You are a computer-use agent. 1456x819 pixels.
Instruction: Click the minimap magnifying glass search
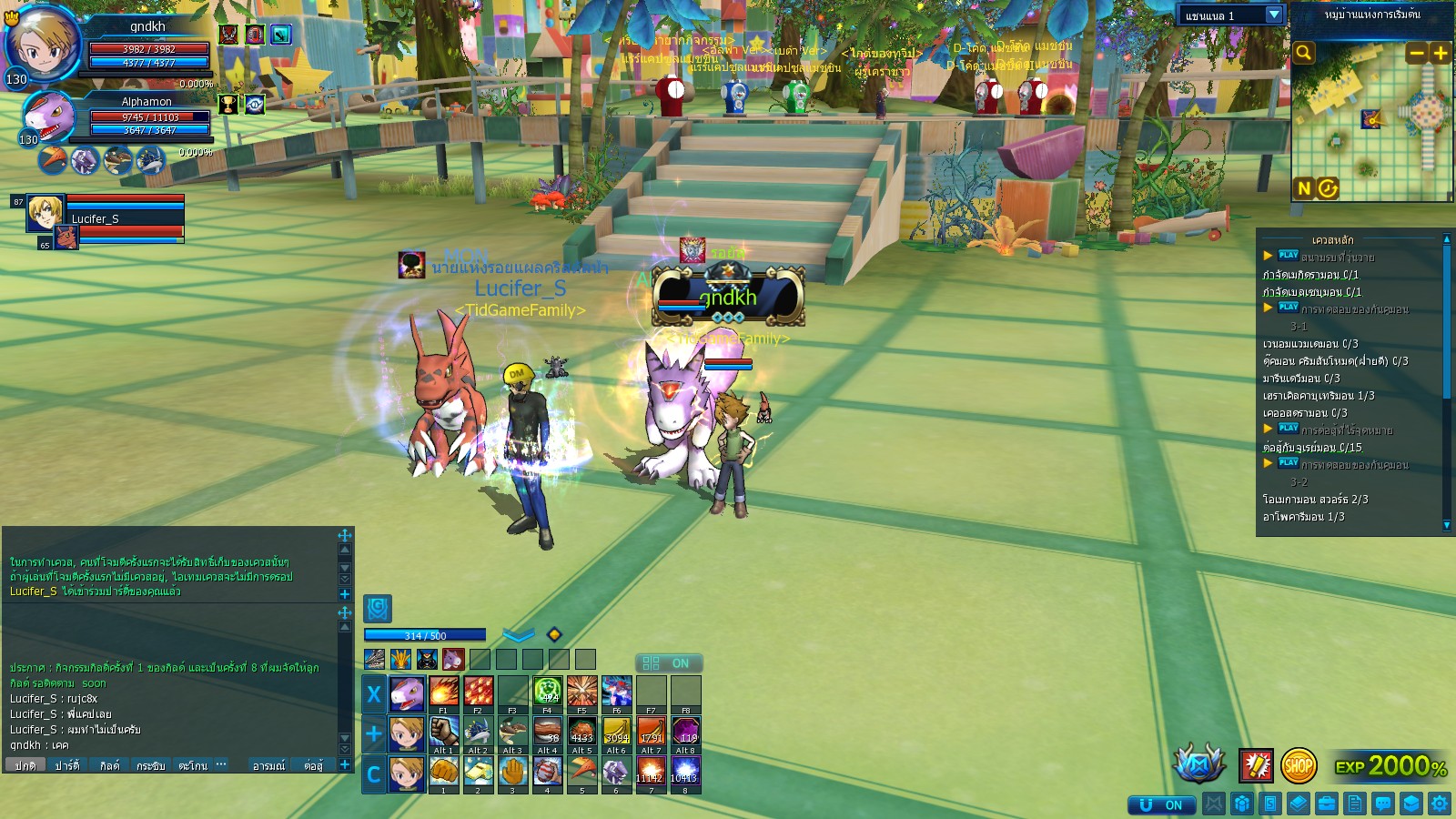pyautogui.click(x=1304, y=53)
